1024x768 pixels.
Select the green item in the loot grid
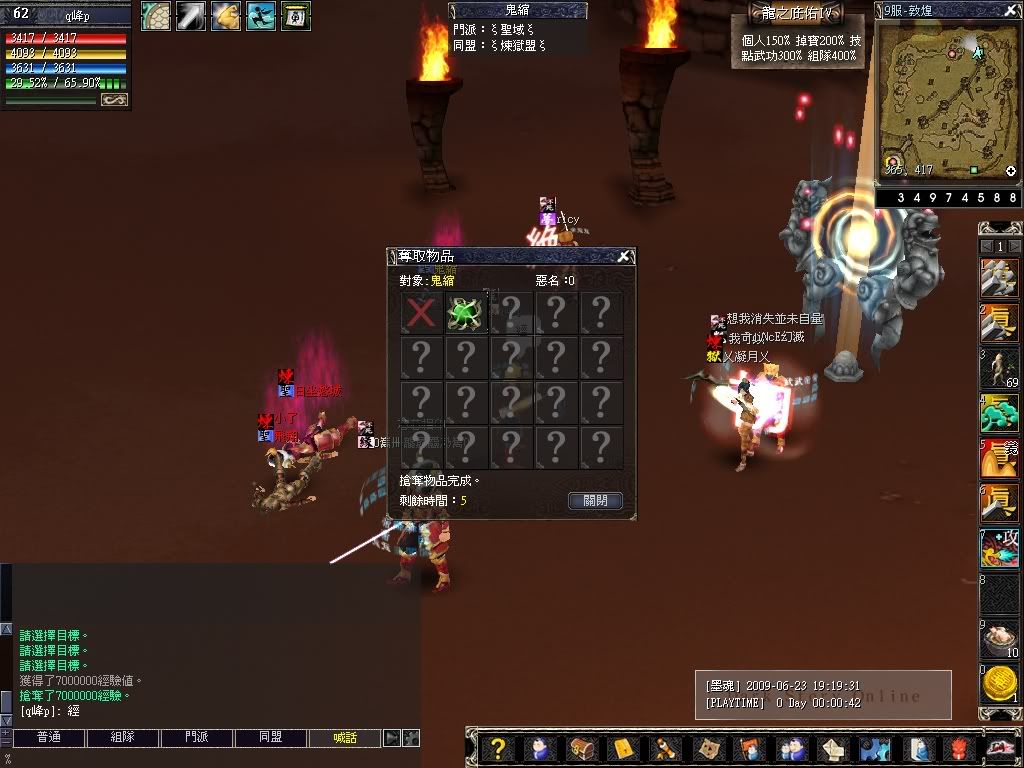(465, 312)
